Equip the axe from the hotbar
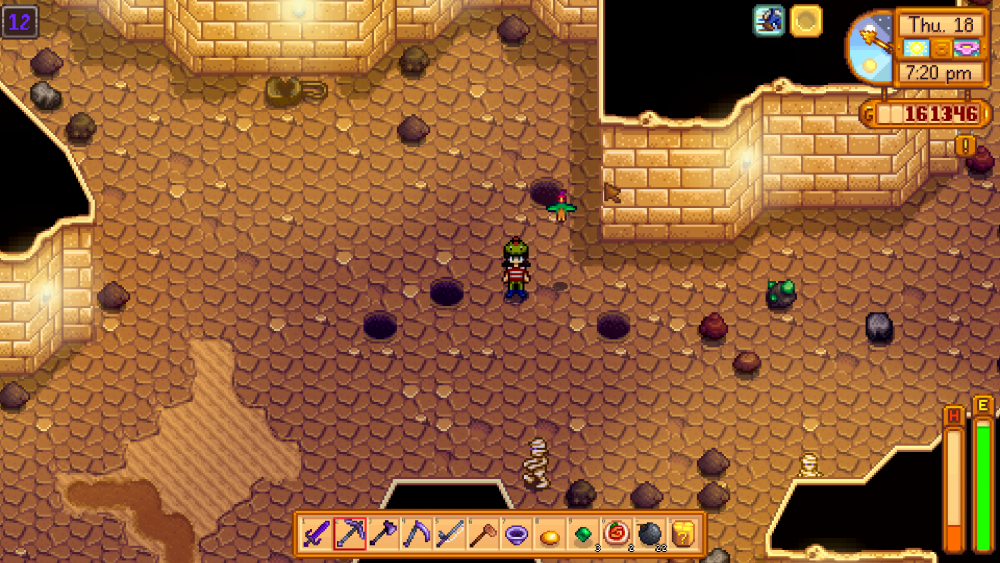 pos(383,533)
